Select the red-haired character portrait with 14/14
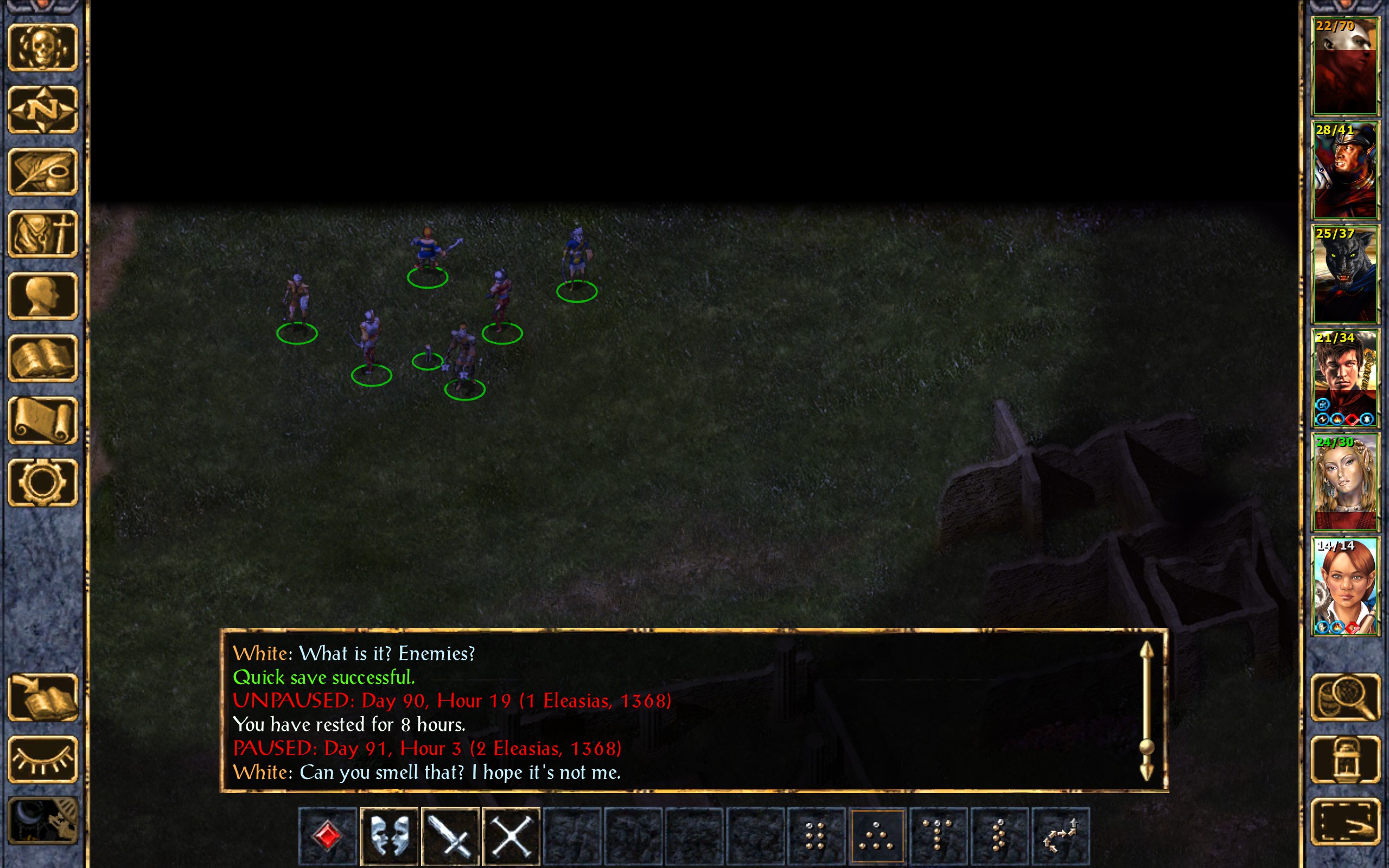Image resolution: width=1389 pixels, height=868 pixels. pyautogui.click(x=1344, y=585)
